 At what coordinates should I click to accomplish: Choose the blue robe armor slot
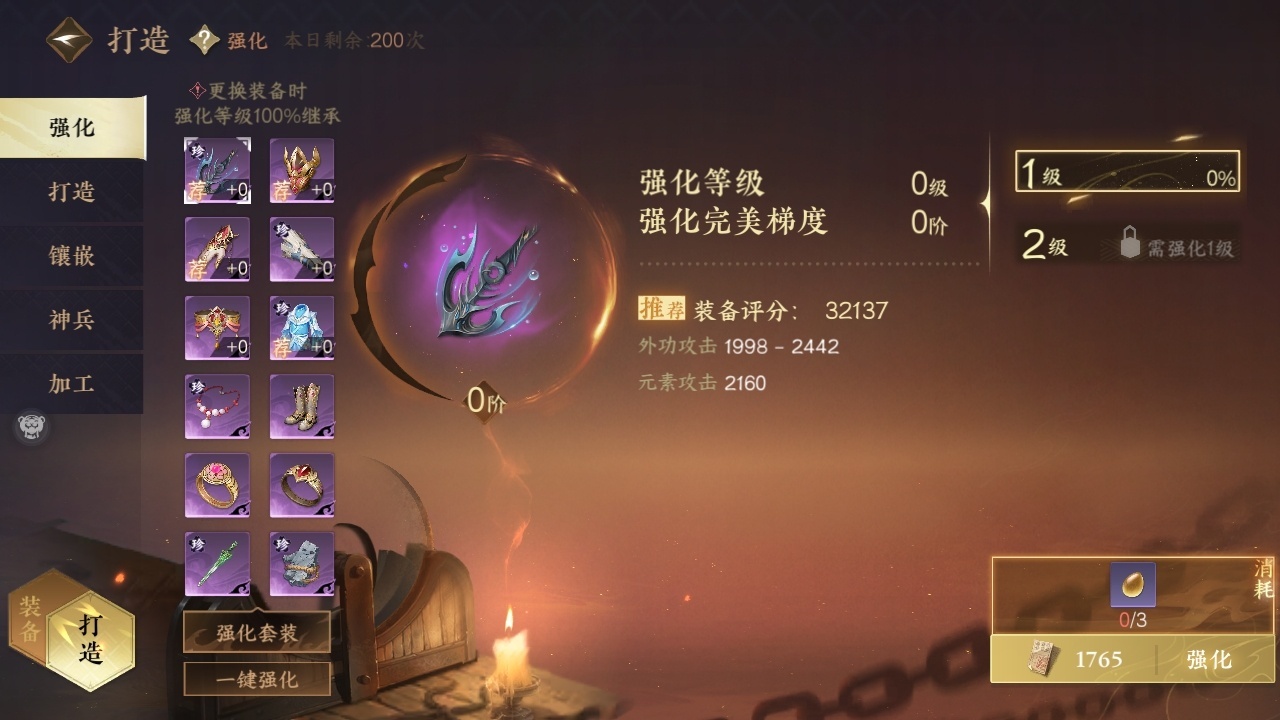point(302,328)
